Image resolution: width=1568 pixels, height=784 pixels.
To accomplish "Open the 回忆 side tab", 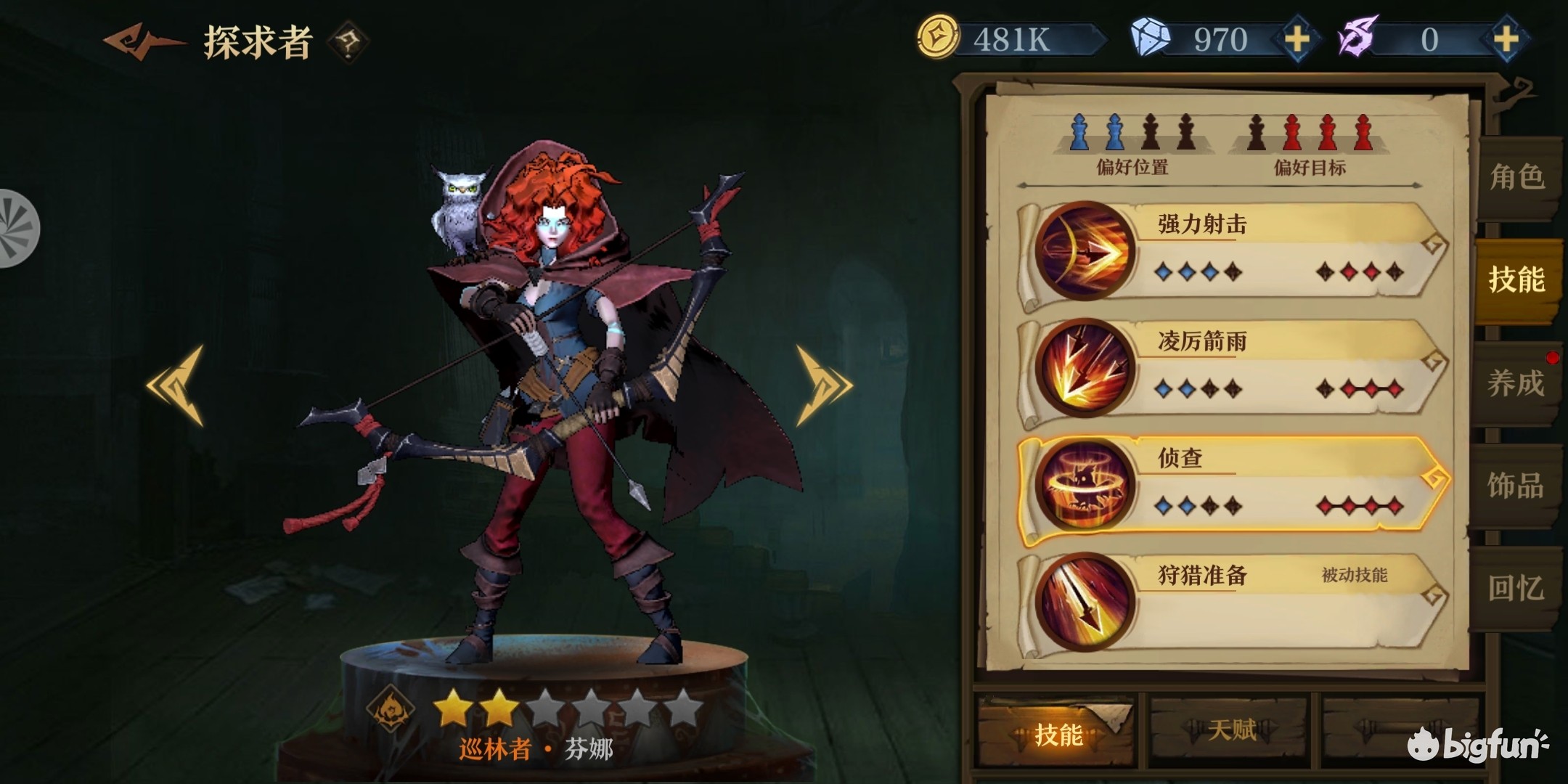I will pos(1516,588).
